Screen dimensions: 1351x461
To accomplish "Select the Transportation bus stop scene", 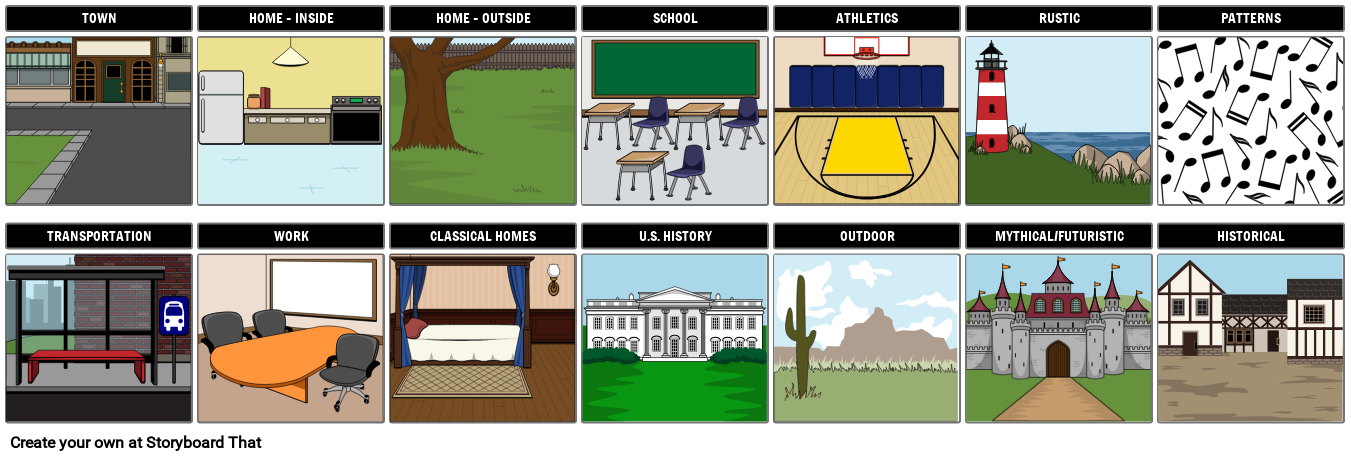I will click(x=98, y=338).
